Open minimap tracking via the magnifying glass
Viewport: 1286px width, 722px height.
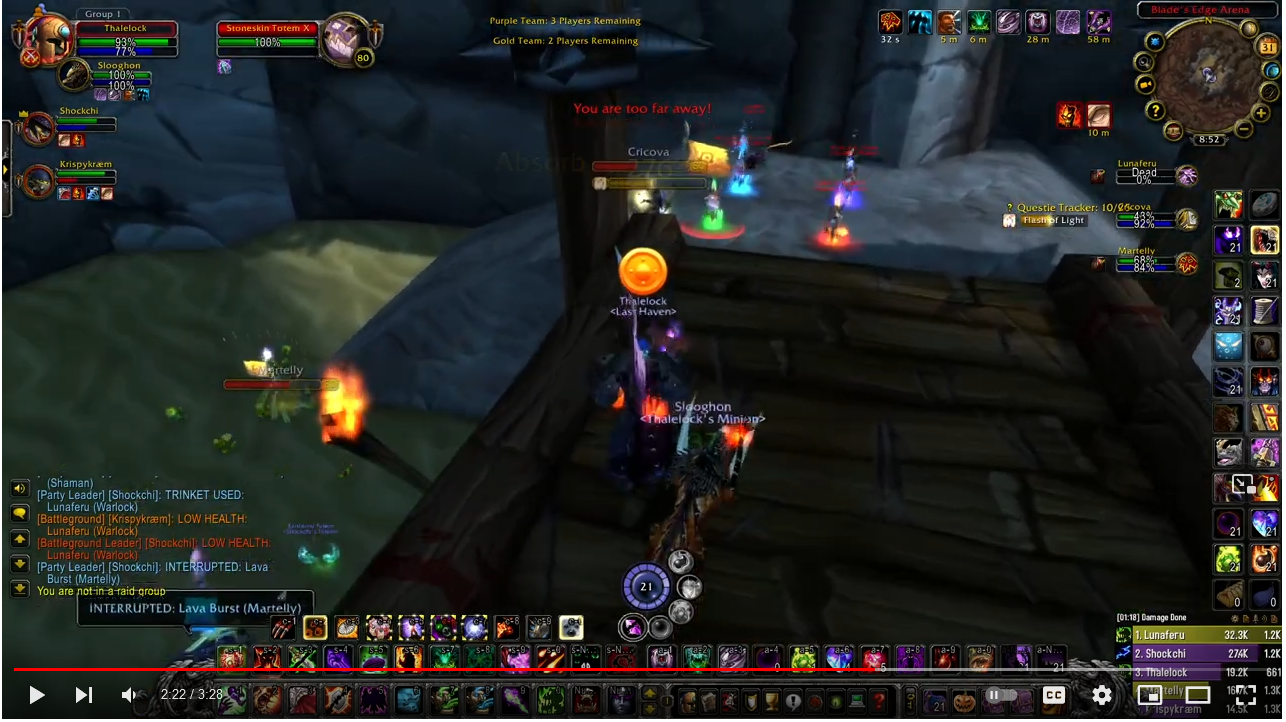pyautogui.click(x=1144, y=63)
